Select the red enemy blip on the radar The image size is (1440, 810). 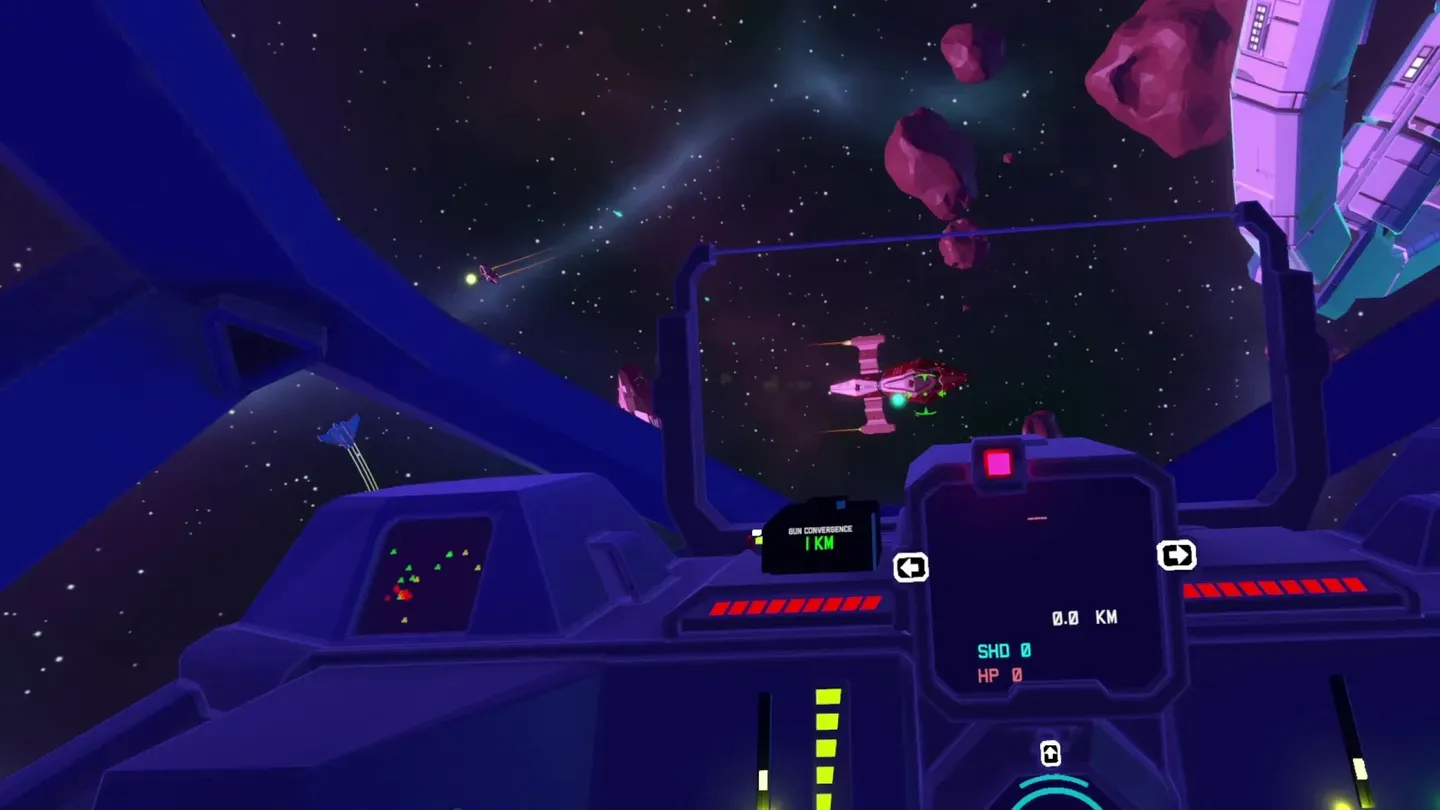click(405, 594)
